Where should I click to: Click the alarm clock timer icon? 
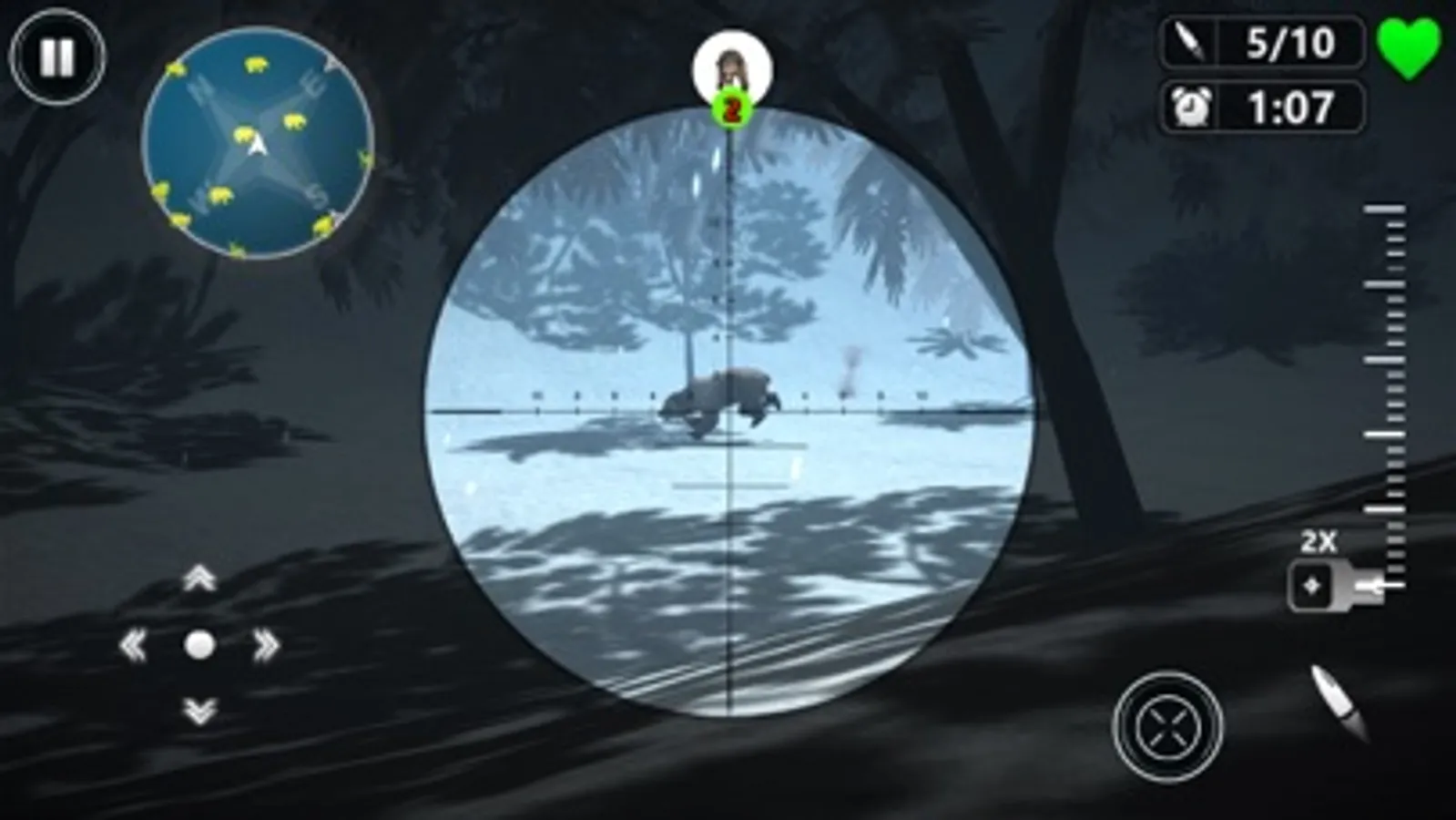point(1193,106)
